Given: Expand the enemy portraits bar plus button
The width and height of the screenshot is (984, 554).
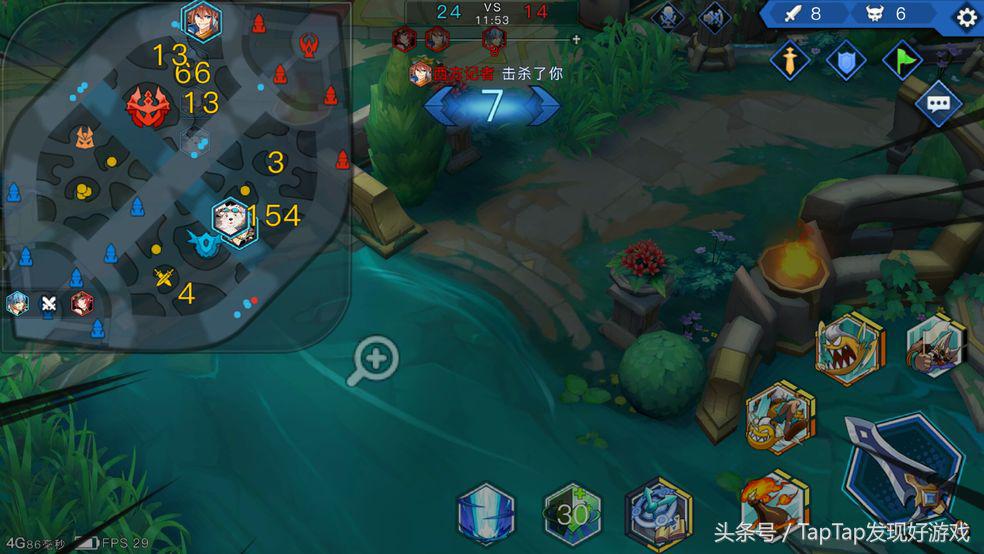Looking at the screenshot, I should tap(576, 40).
